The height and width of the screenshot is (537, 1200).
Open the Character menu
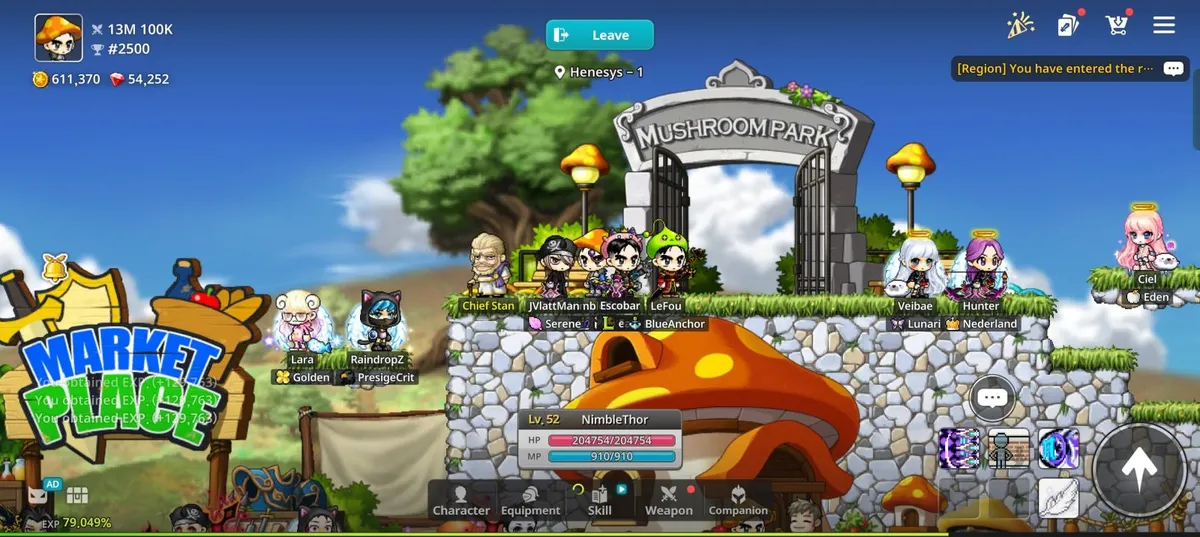[461, 500]
